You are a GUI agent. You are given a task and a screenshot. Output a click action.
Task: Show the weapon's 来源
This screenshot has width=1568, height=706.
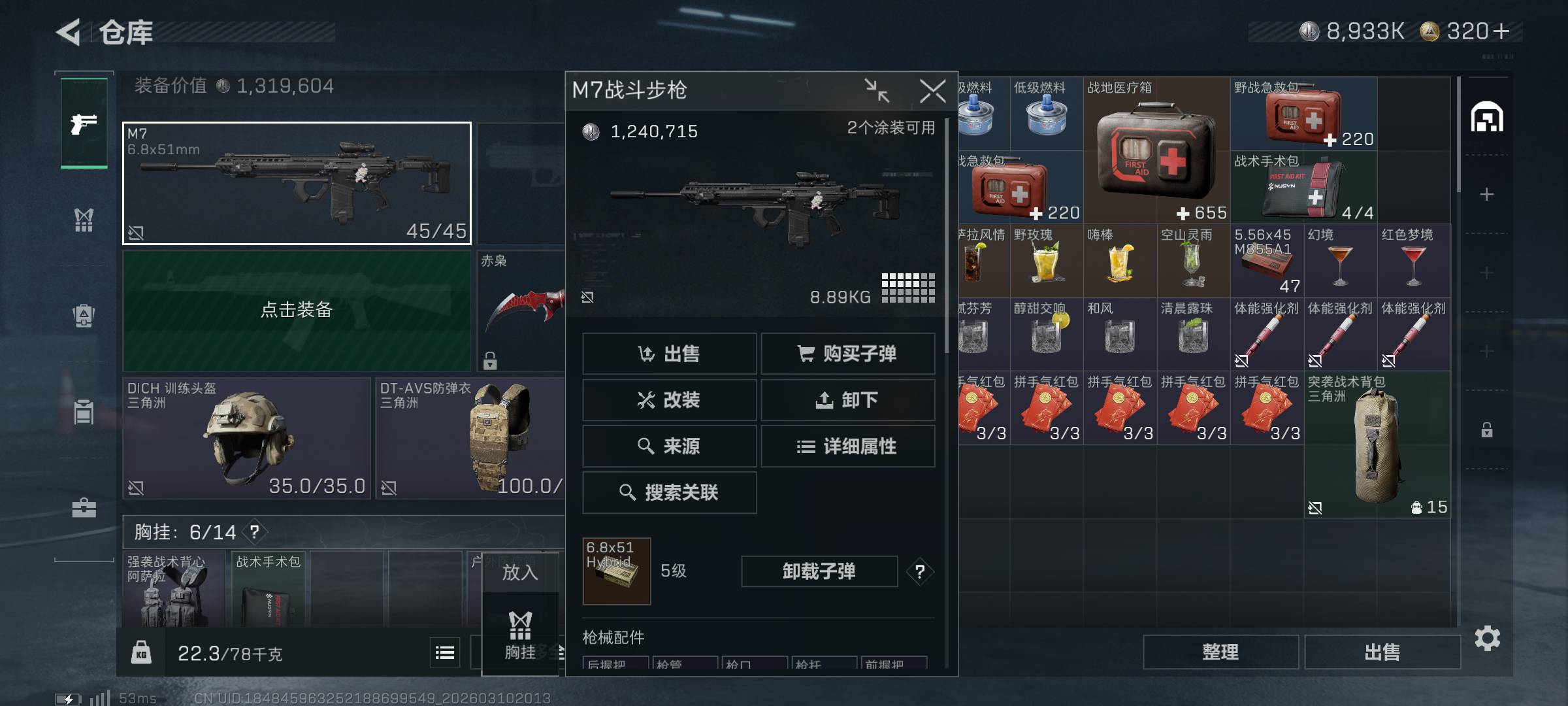click(669, 446)
